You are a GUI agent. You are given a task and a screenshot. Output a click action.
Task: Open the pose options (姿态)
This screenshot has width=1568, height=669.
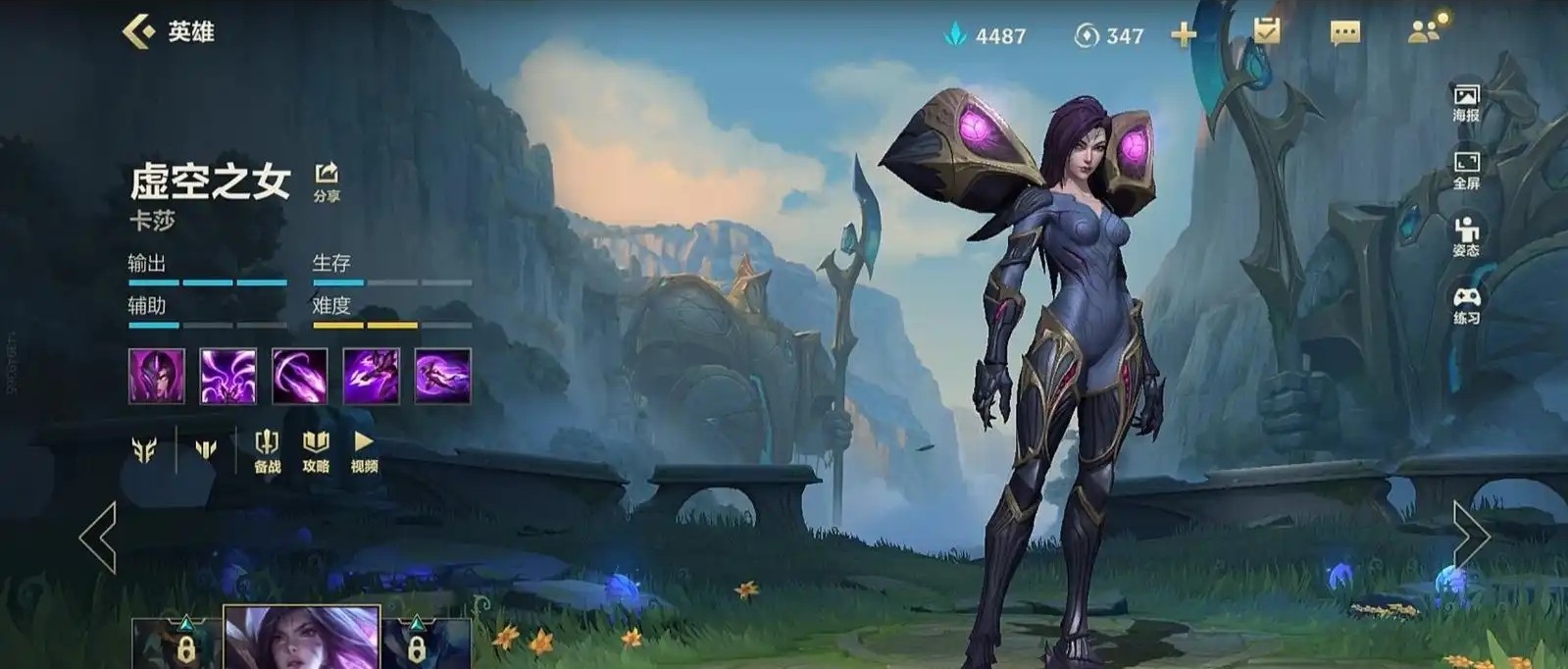(x=1466, y=236)
